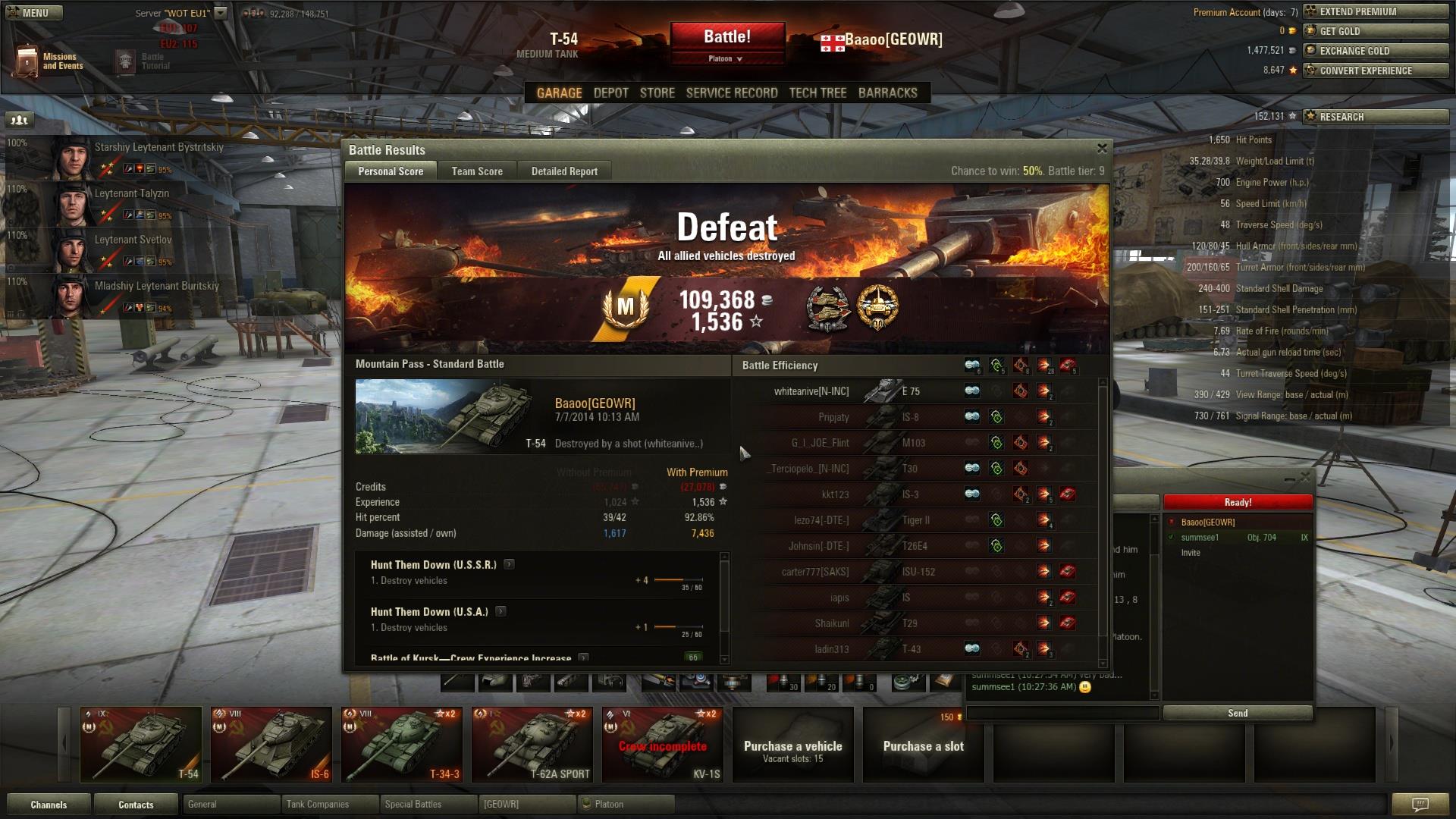Toggle the Ready! platoon button

click(1238, 502)
